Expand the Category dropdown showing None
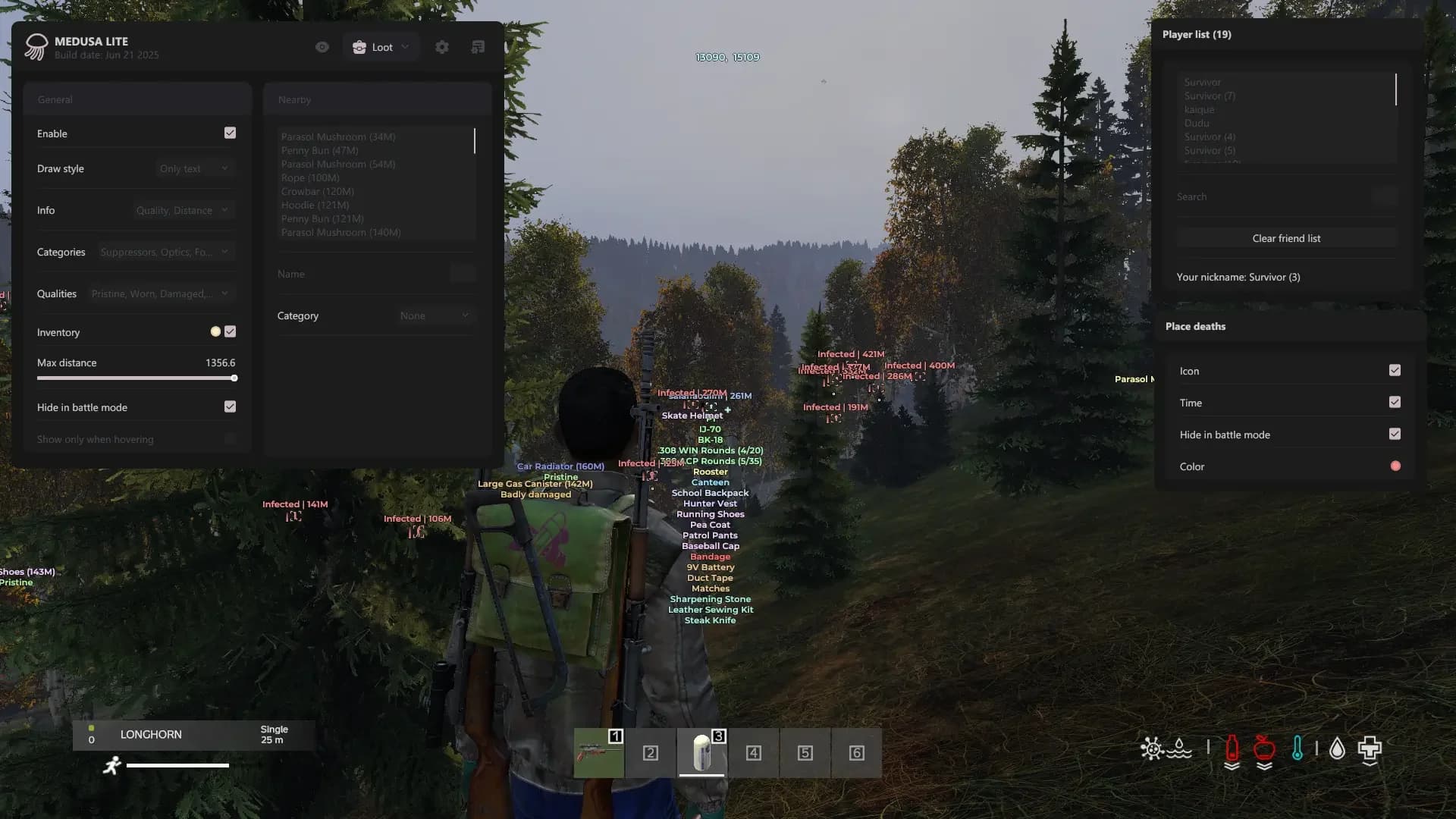 coord(435,315)
